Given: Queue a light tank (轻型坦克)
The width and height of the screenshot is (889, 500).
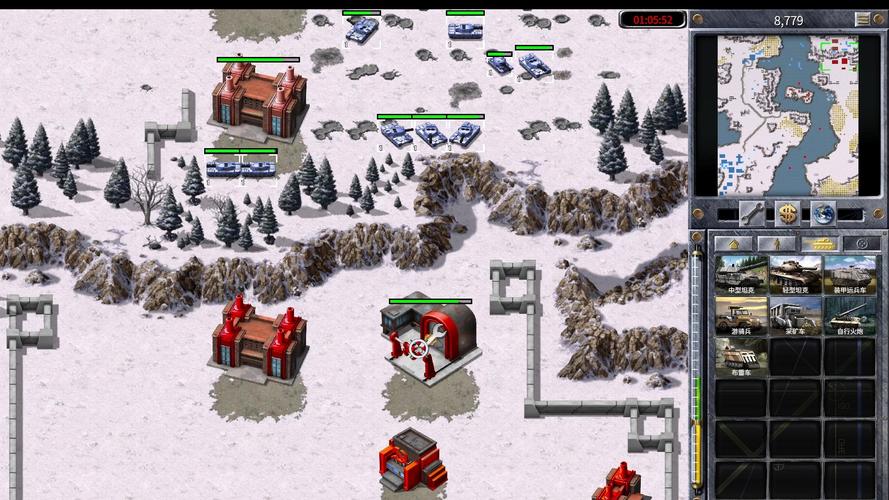Looking at the screenshot, I should click(795, 275).
